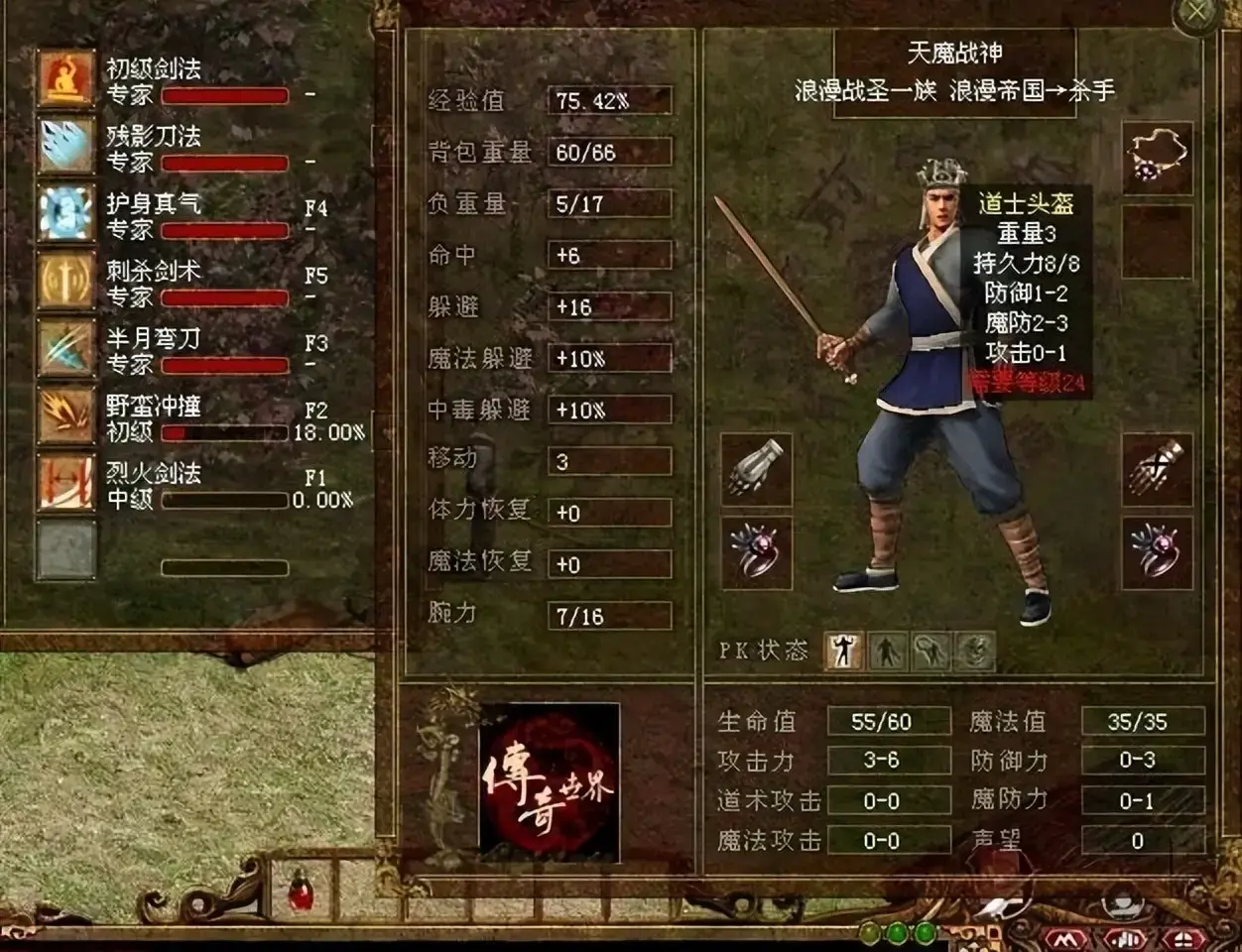The width and height of the screenshot is (1242, 952).
Task: Select the equipped necklace slot
Action: point(1157,158)
